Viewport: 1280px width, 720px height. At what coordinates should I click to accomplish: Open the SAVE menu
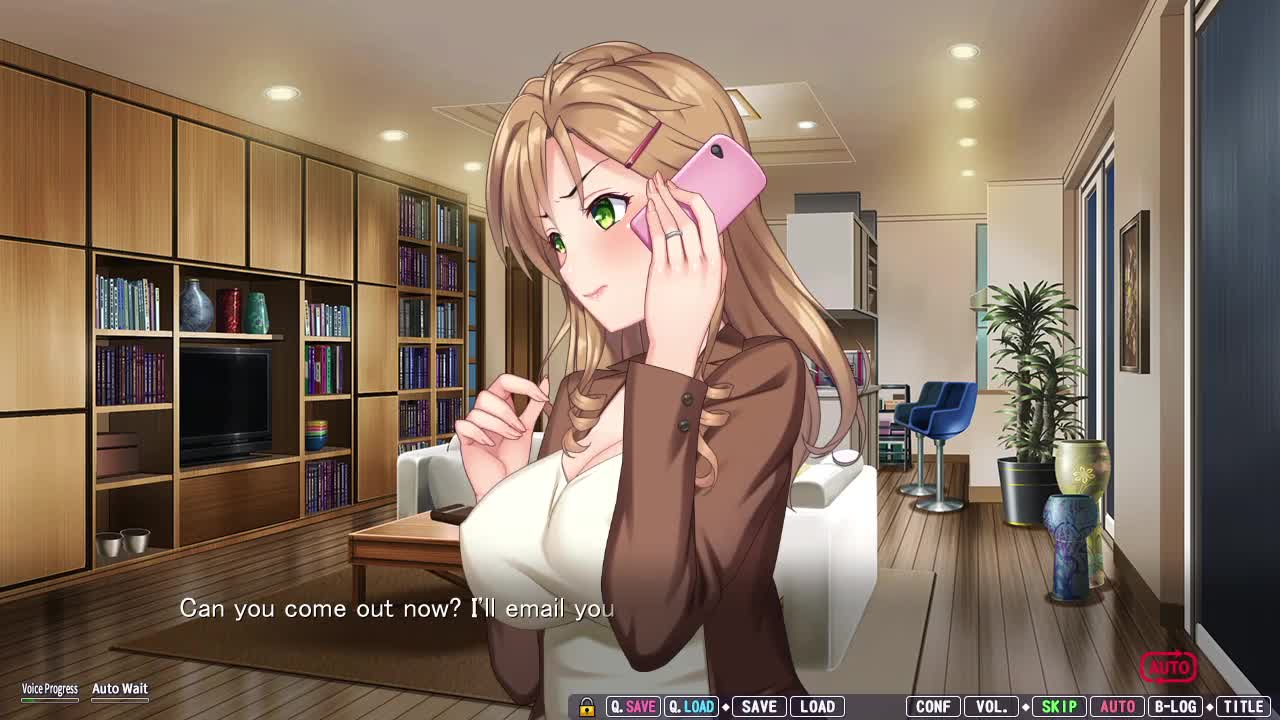point(759,707)
